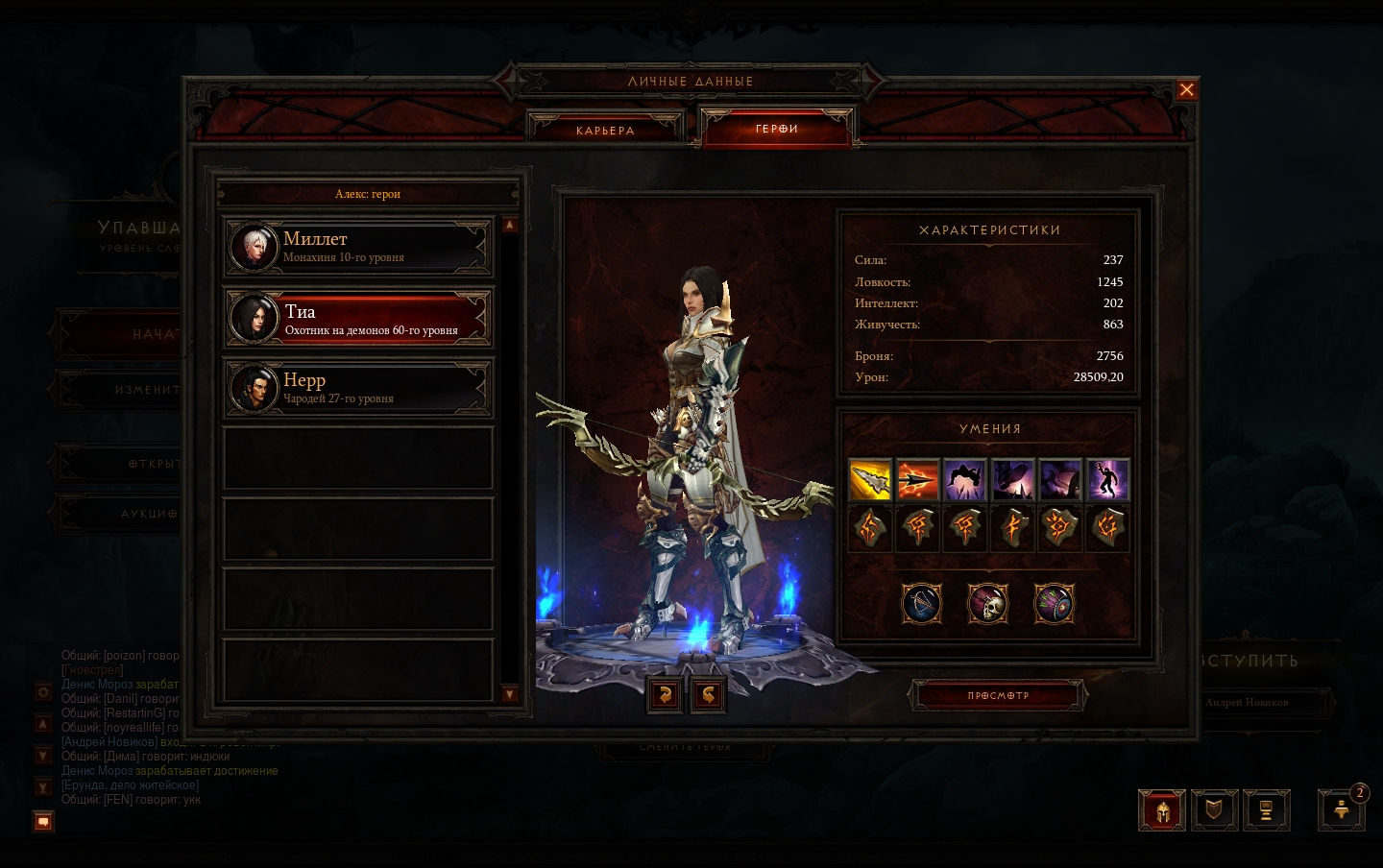Toggle the chat window speech bubble button

pyautogui.click(x=43, y=821)
